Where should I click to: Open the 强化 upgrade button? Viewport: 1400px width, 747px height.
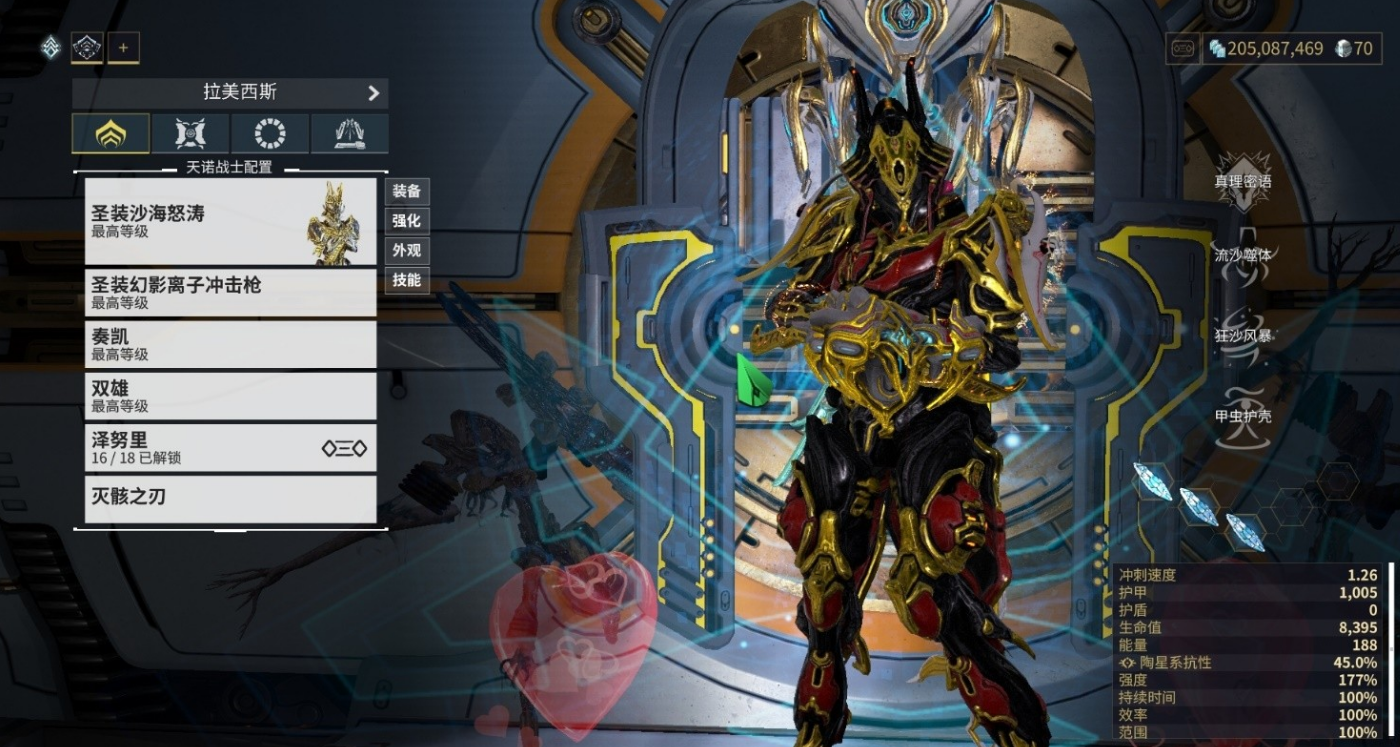click(x=406, y=221)
